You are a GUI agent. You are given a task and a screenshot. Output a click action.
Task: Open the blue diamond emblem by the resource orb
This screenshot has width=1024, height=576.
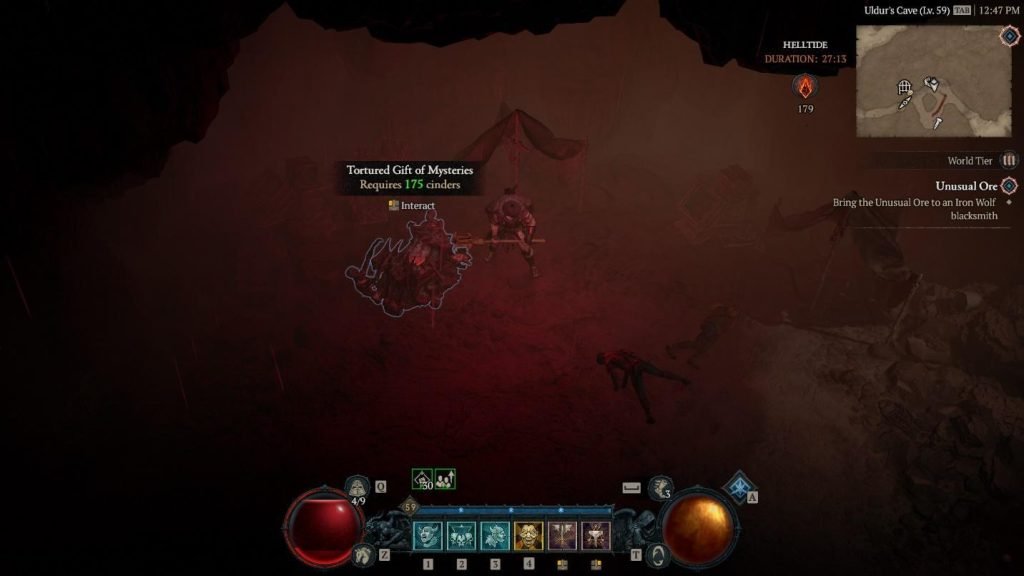738,487
